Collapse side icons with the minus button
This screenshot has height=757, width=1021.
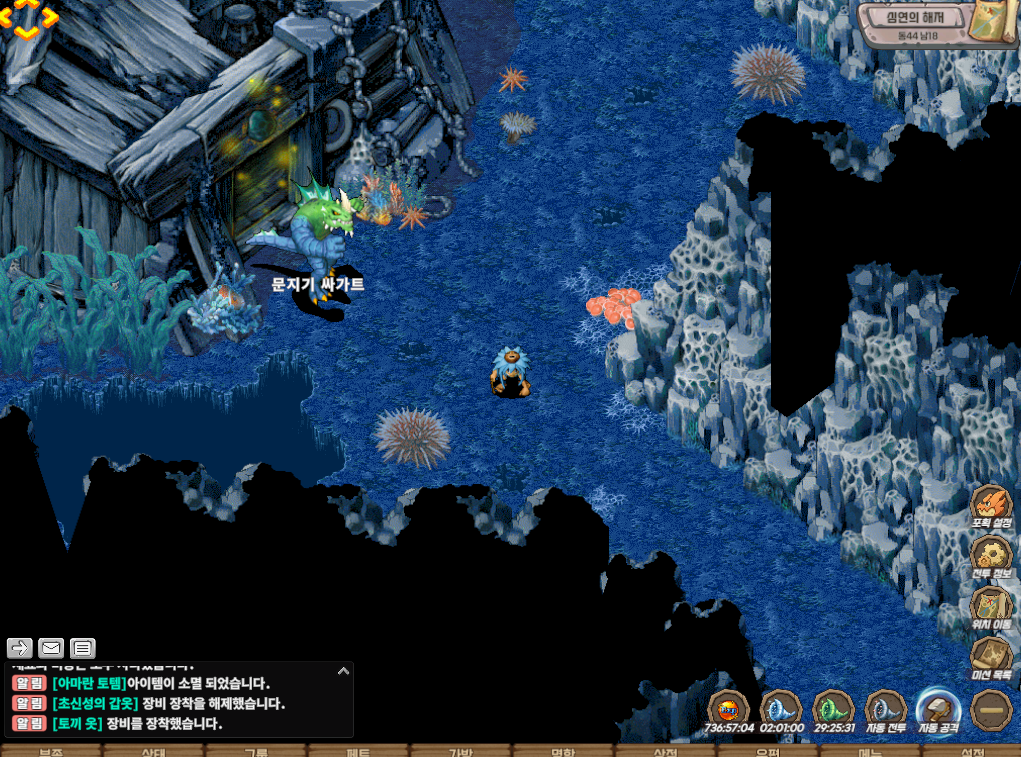coord(991,710)
